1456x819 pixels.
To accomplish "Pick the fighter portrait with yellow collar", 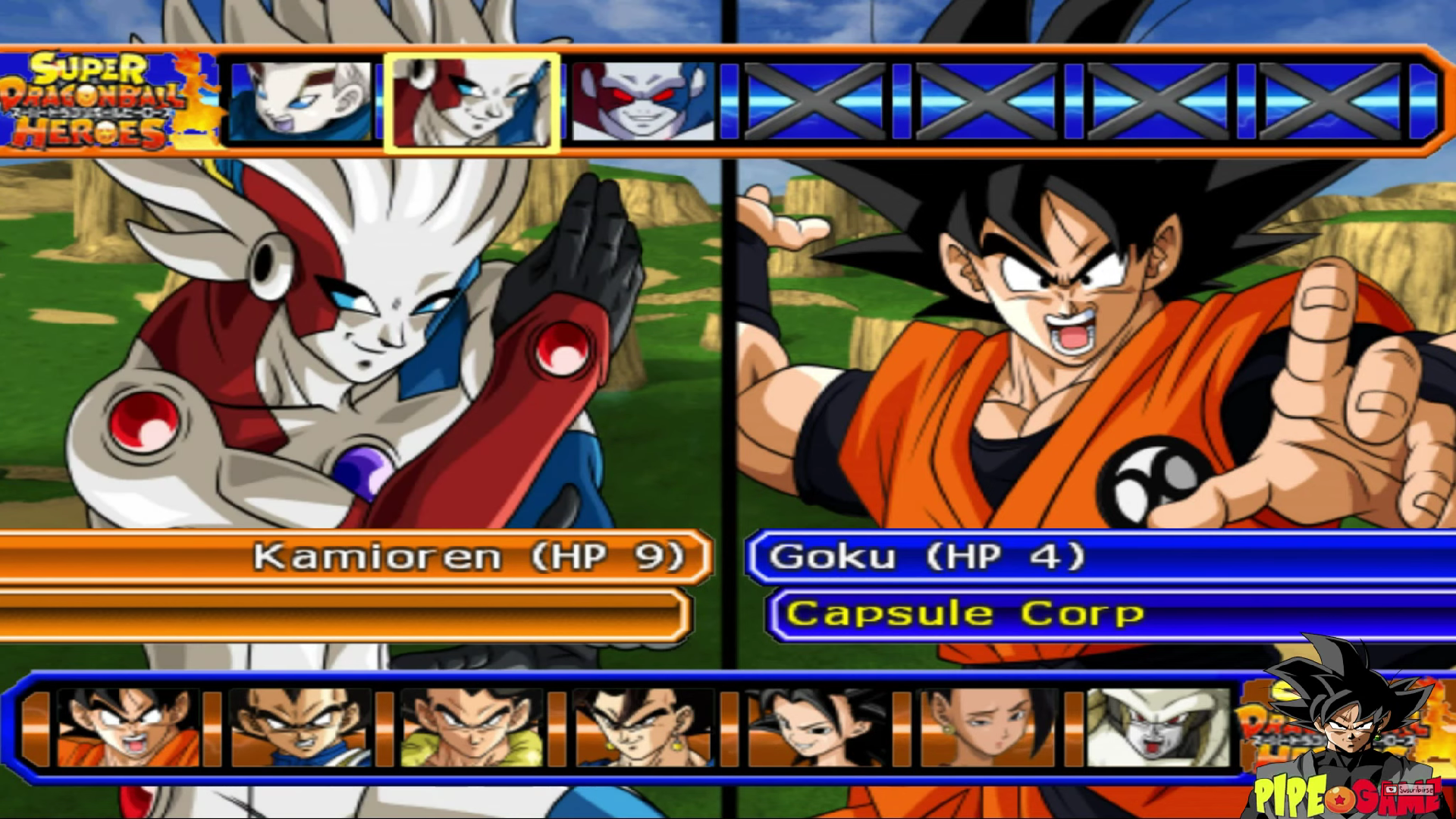I will [x=472, y=728].
